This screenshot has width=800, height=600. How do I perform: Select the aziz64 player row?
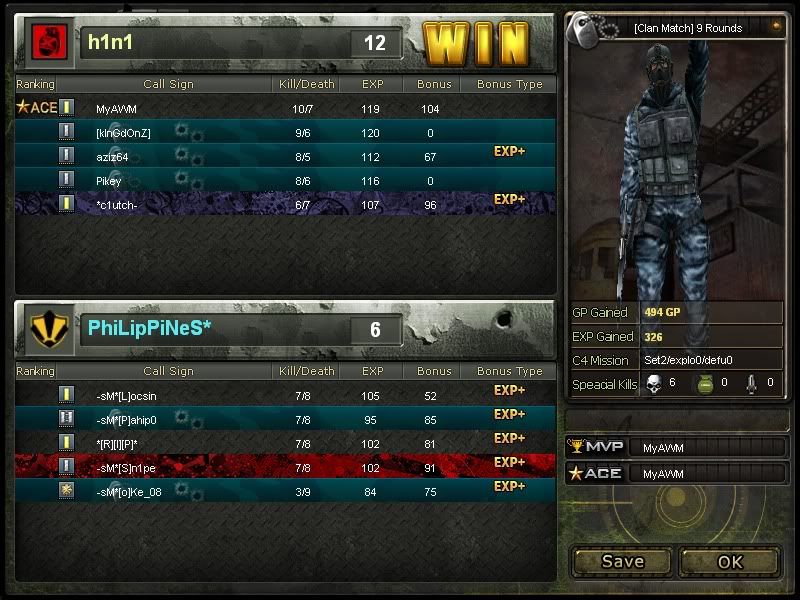285,156
